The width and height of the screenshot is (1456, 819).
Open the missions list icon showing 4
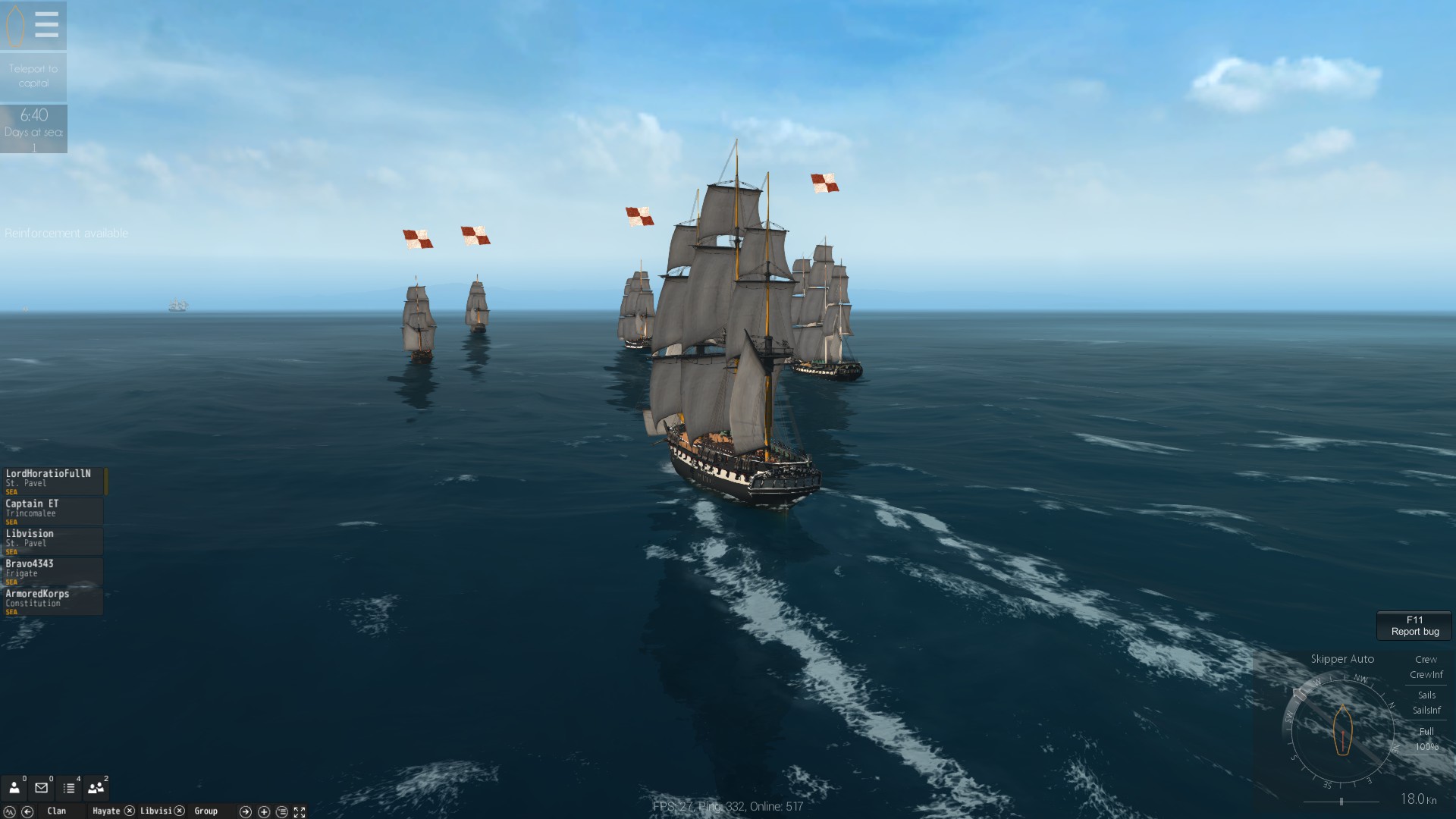click(x=69, y=789)
